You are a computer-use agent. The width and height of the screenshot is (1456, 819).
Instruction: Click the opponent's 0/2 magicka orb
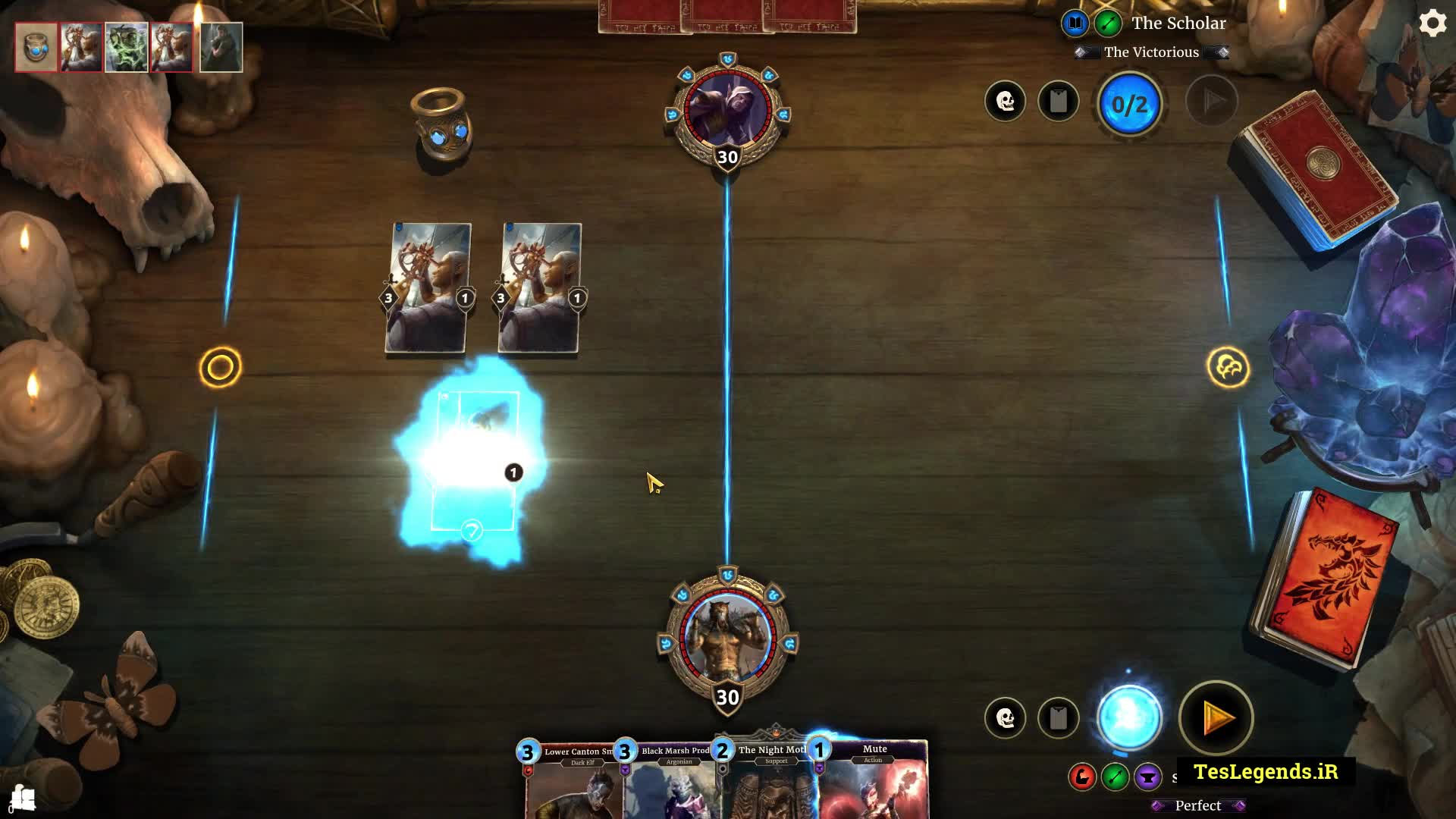click(1129, 104)
